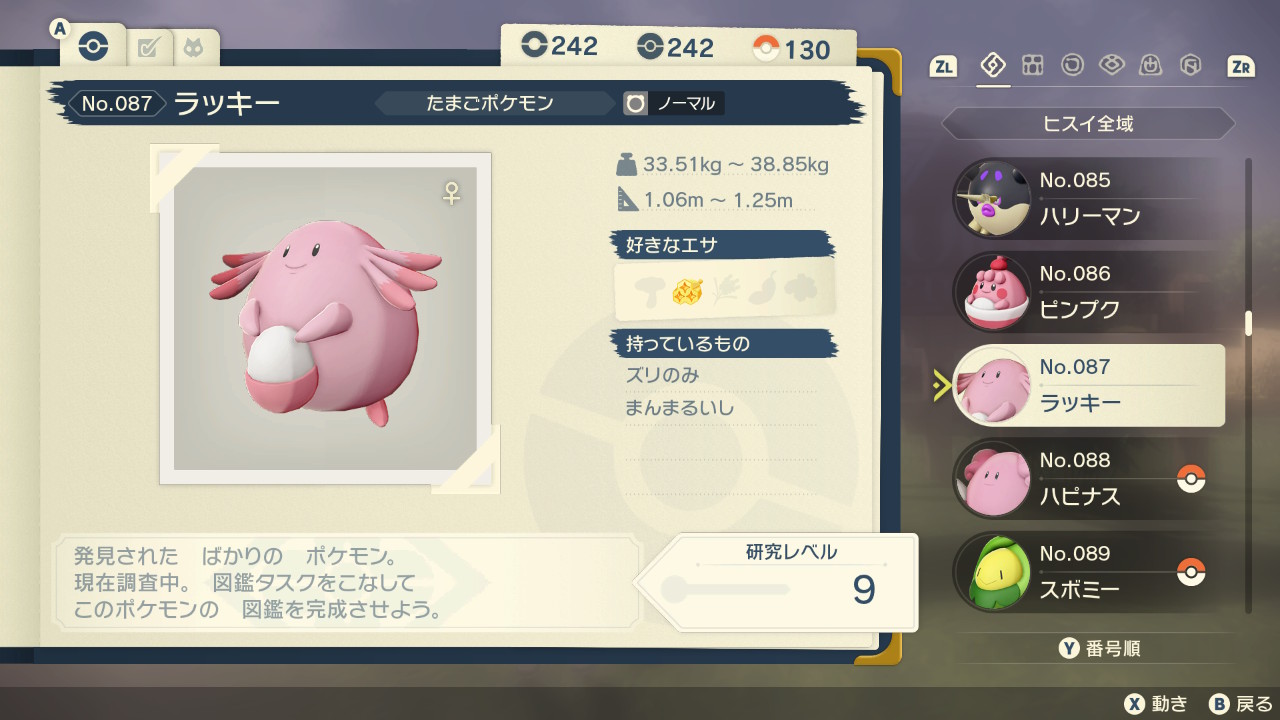Click the Pokédex list scrollbar
This screenshot has height=720, width=1280.
pyautogui.click(x=1248, y=324)
